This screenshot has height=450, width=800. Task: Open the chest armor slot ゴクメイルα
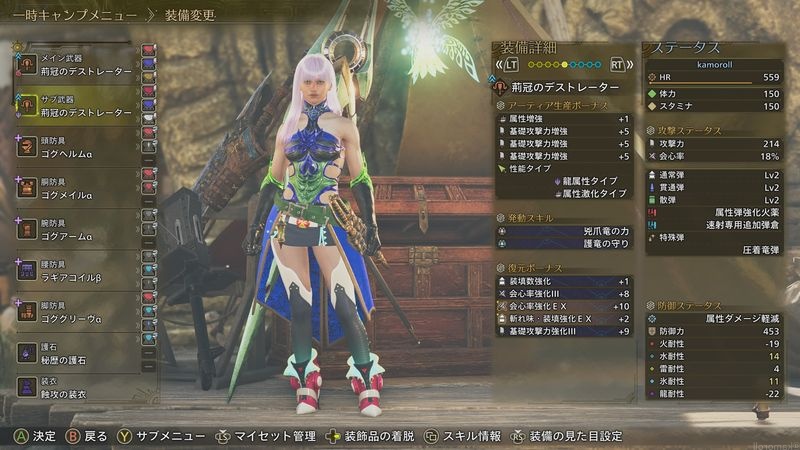tap(75, 190)
